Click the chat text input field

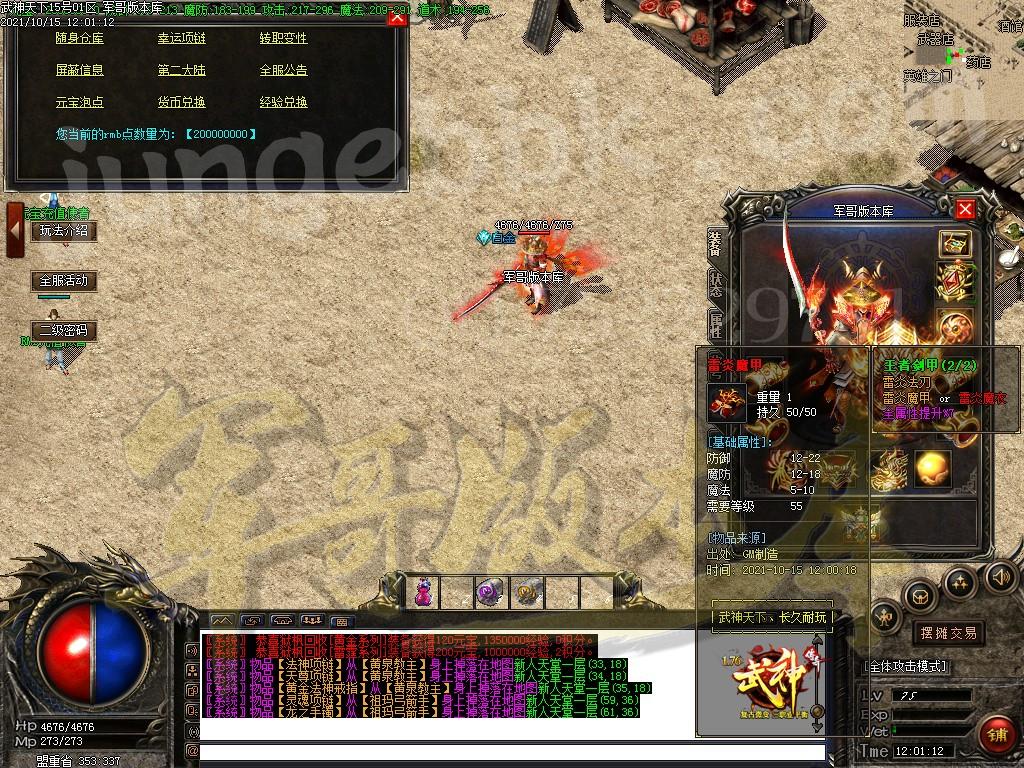pos(512,752)
